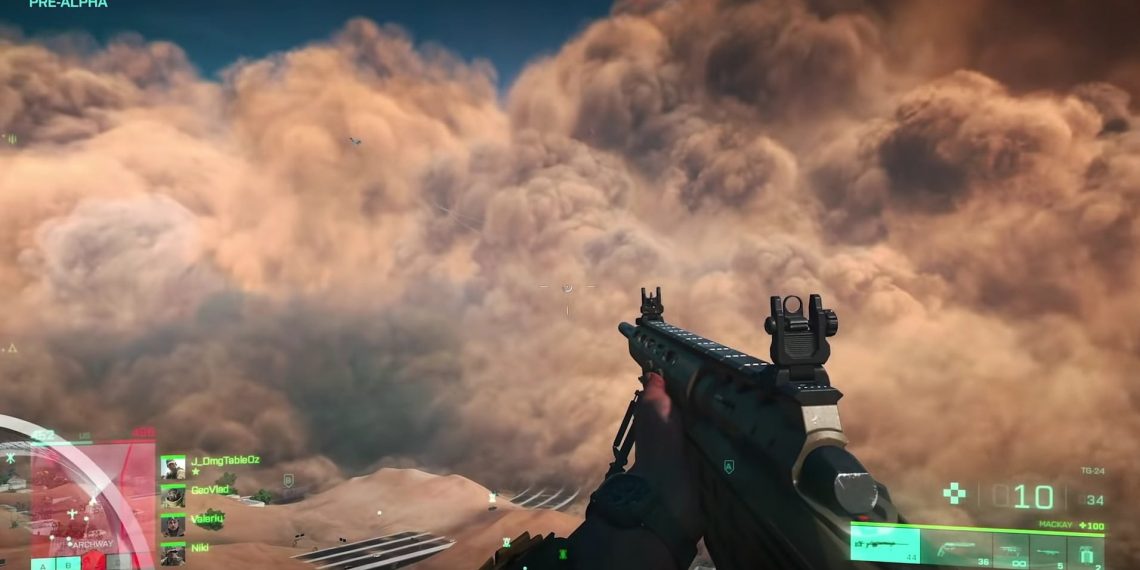This screenshot has height=570, width=1140.
Task: Select squad member J_OmgTableOz
Action: (x=224, y=460)
